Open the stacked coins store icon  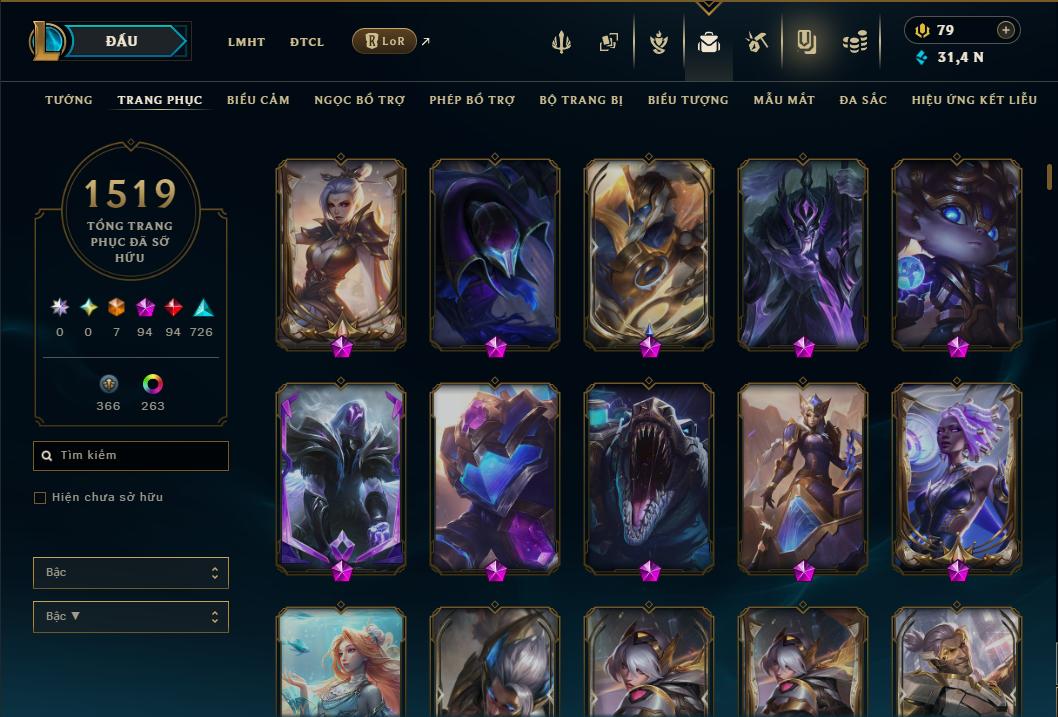pyautogui.click(x=854, y=42)
